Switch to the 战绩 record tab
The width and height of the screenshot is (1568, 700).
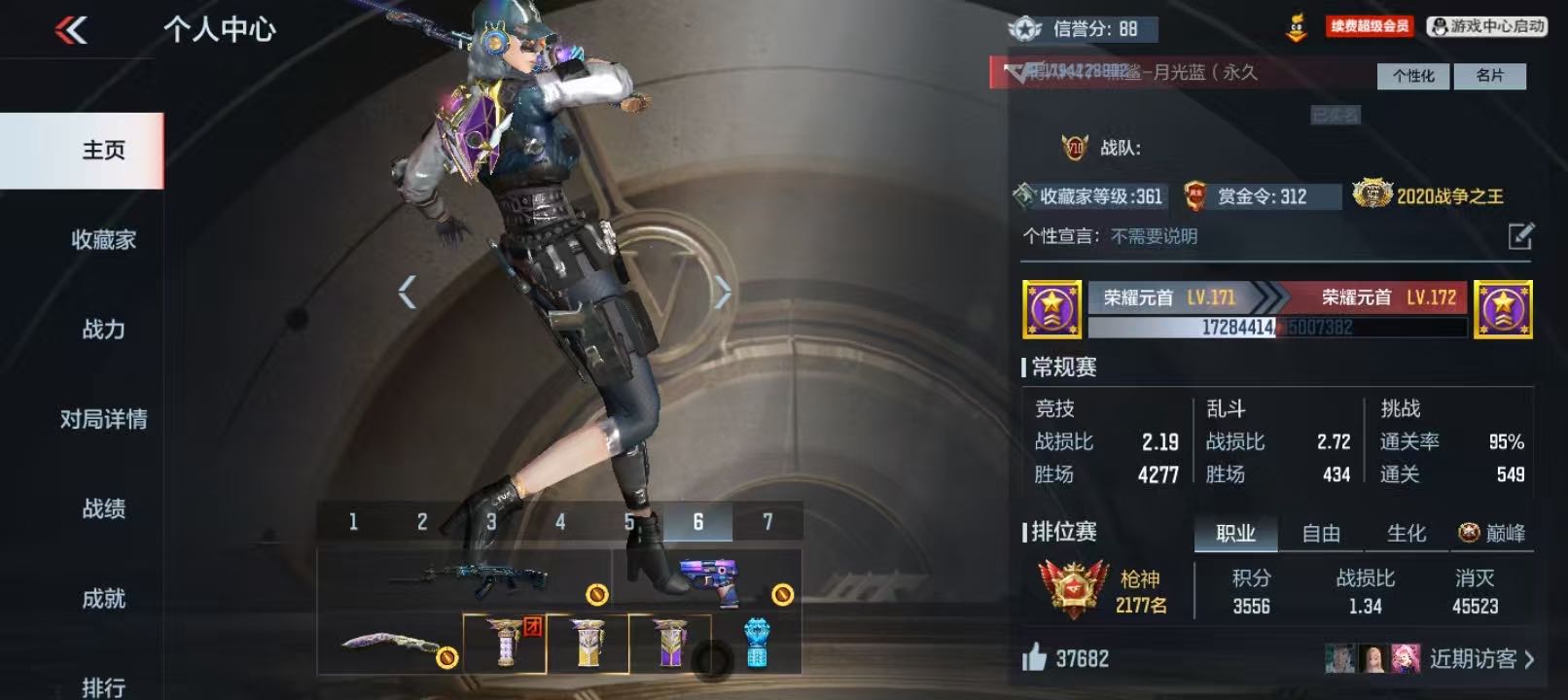[x=103, y=508]
